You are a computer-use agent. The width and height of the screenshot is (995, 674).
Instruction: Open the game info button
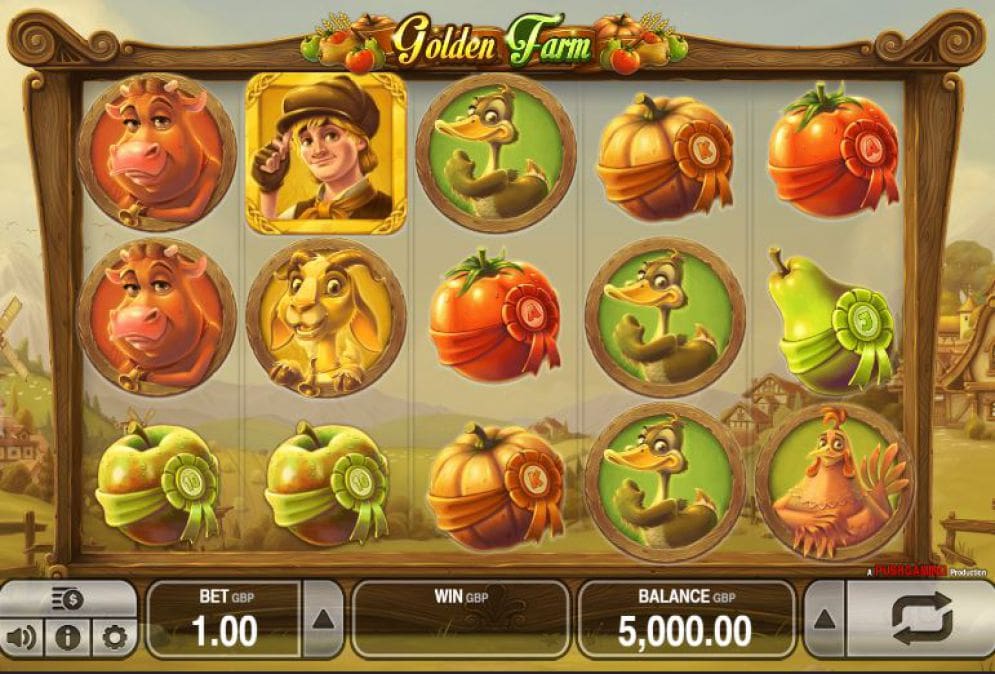click(68, 637)
